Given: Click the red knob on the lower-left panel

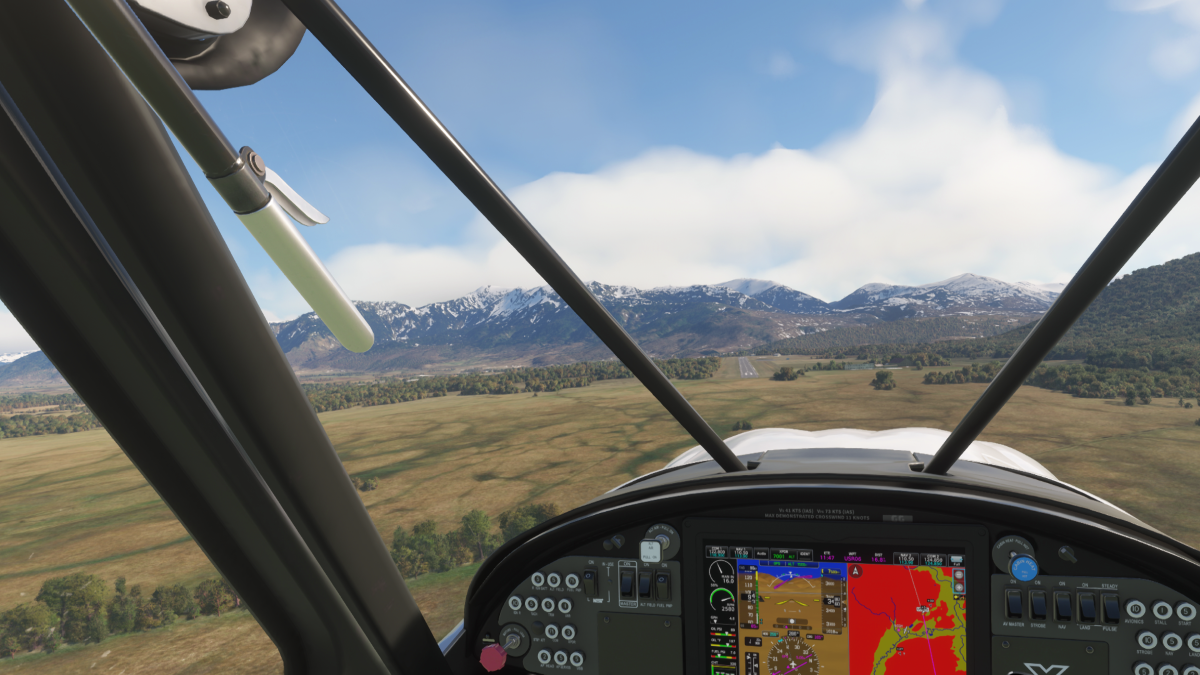Looking at the screenshot, I should (x=492, y=656).
